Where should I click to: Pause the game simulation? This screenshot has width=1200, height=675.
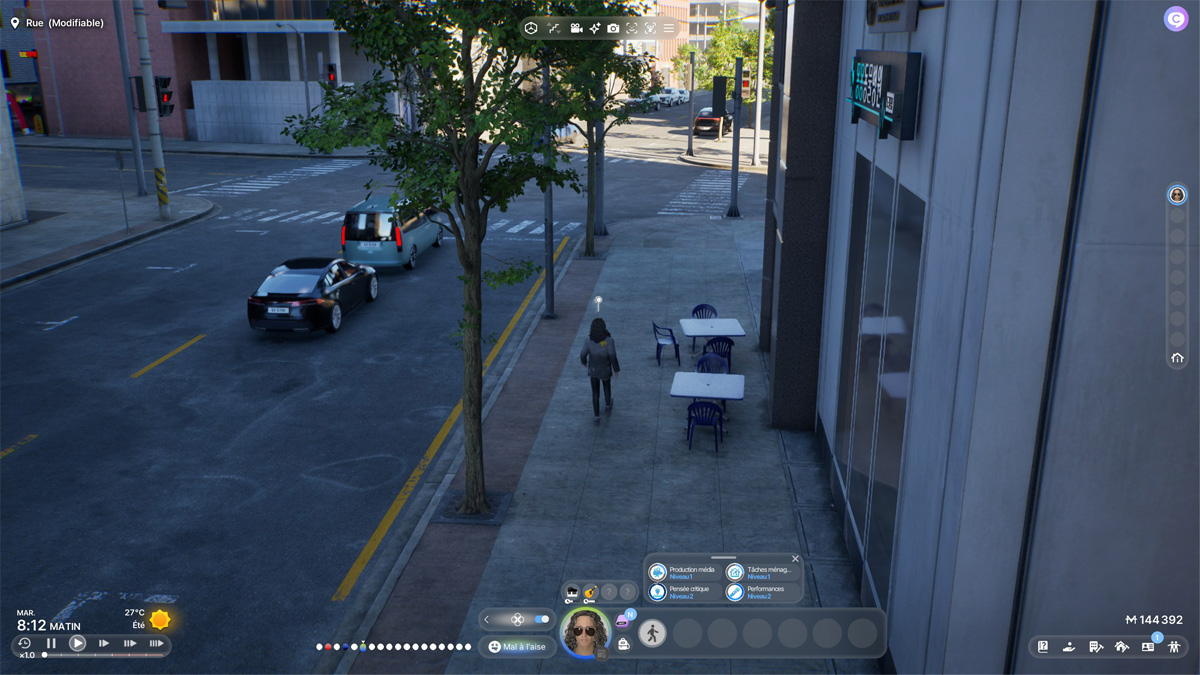(51, 643)
